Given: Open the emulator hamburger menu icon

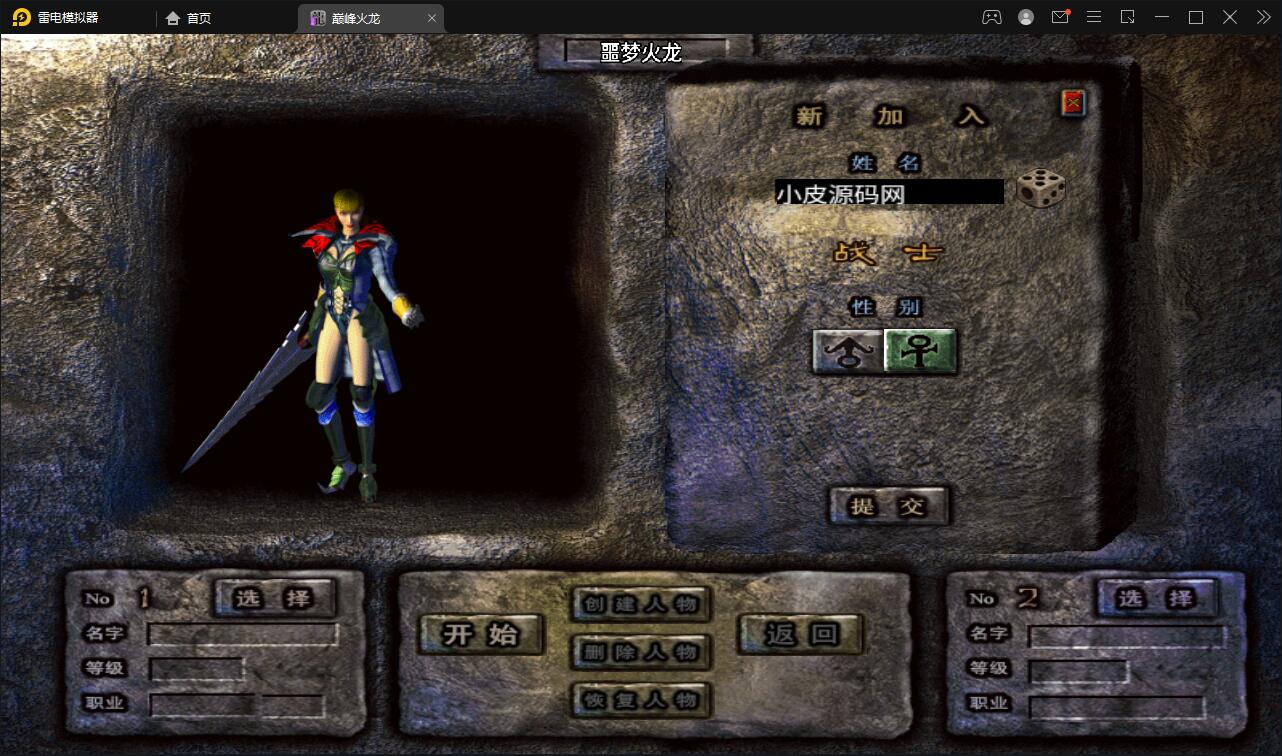Looking at the screenshot, I should [x=1094, y=17].
